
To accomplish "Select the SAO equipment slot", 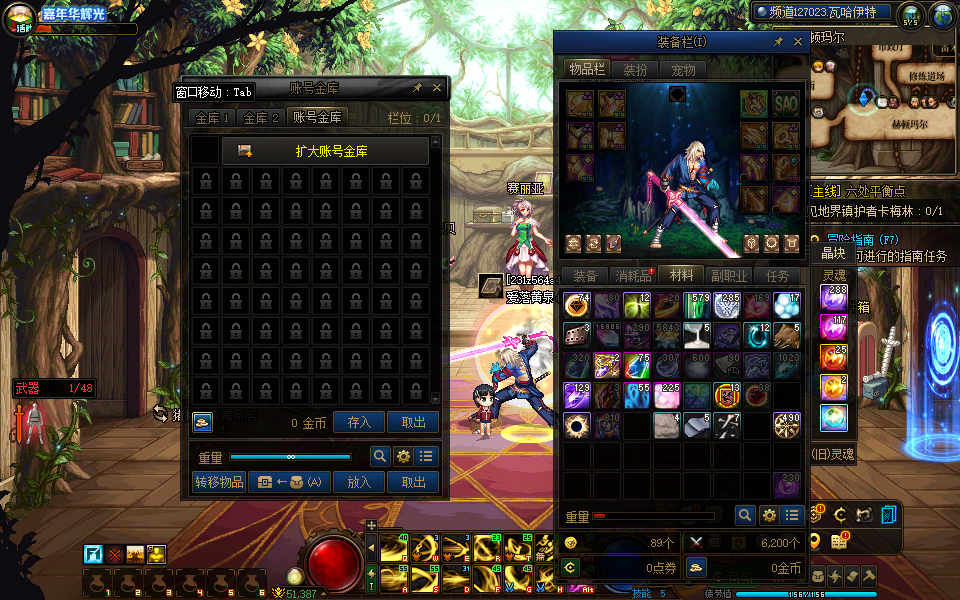I will coord(786,103).
